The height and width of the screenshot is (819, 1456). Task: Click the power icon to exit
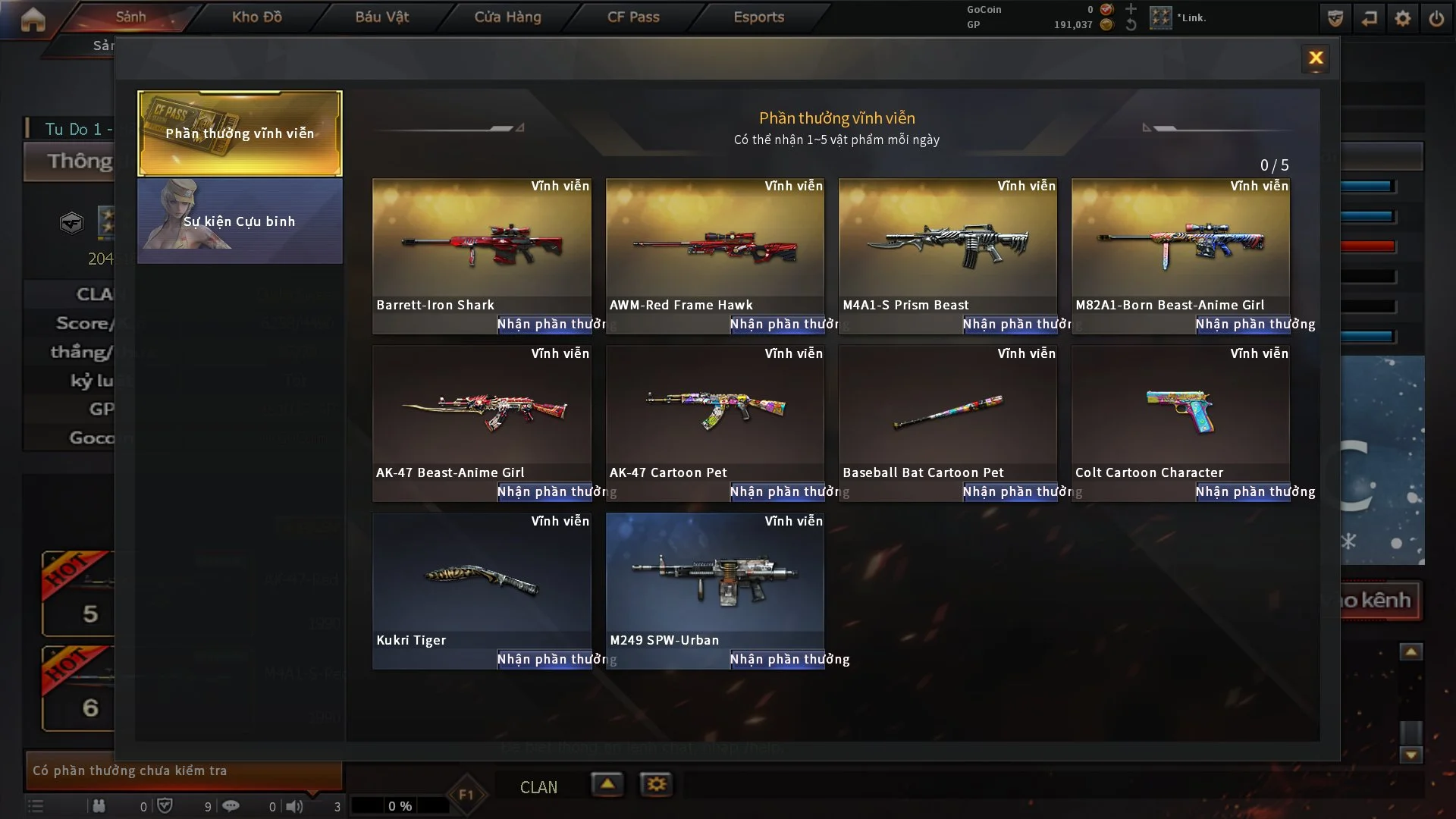click(1436, 18)
